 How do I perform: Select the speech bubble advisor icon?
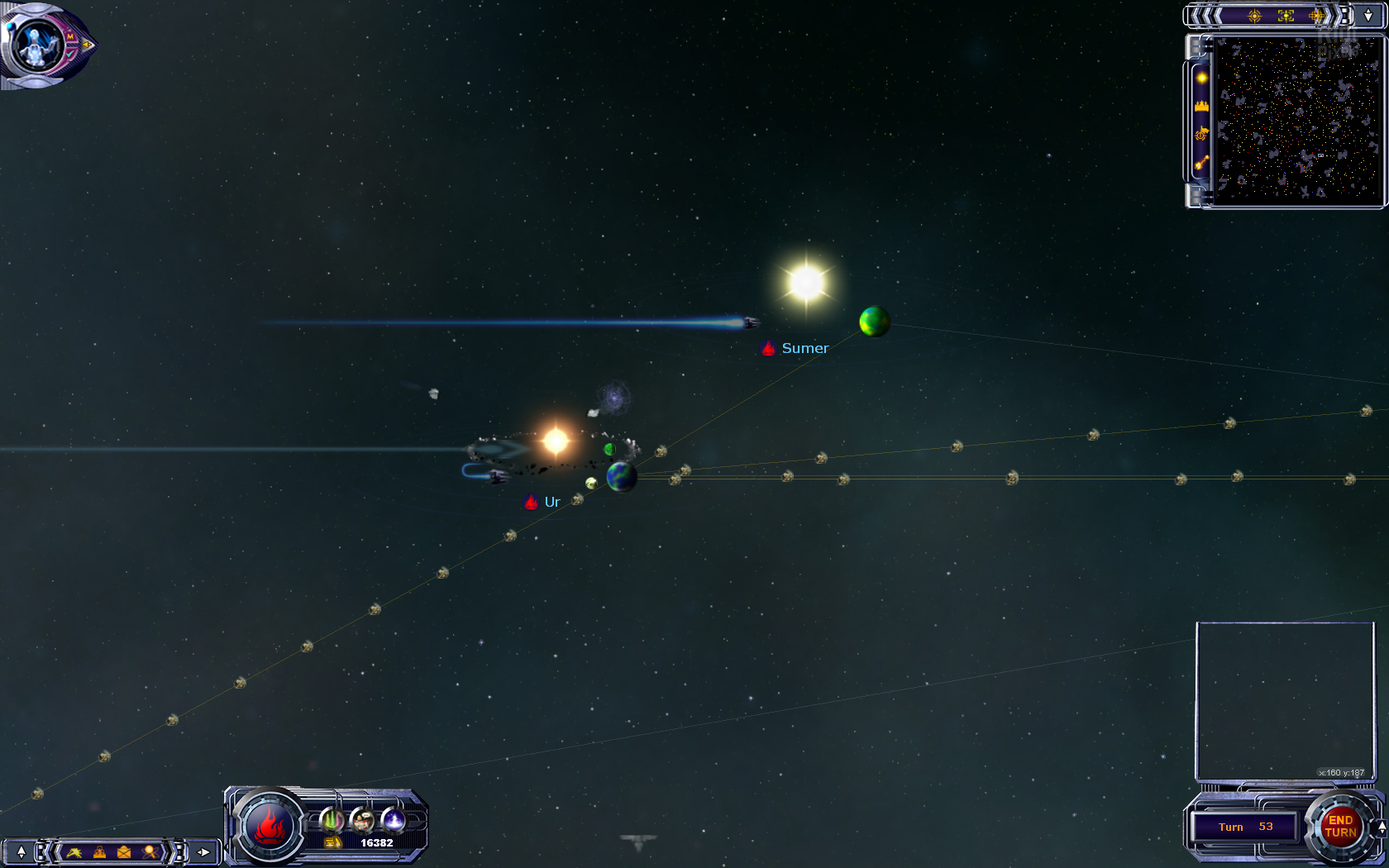362,819
